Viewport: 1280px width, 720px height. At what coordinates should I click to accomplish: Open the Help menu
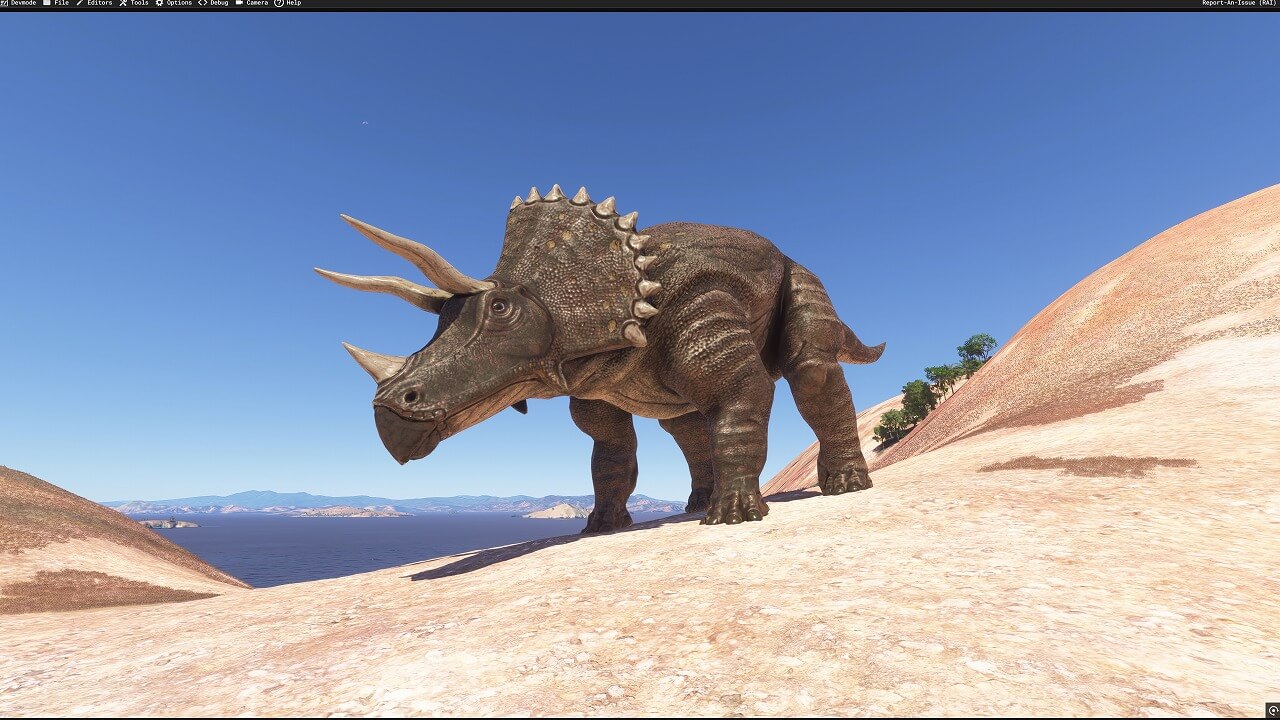[x=288, y=3]
